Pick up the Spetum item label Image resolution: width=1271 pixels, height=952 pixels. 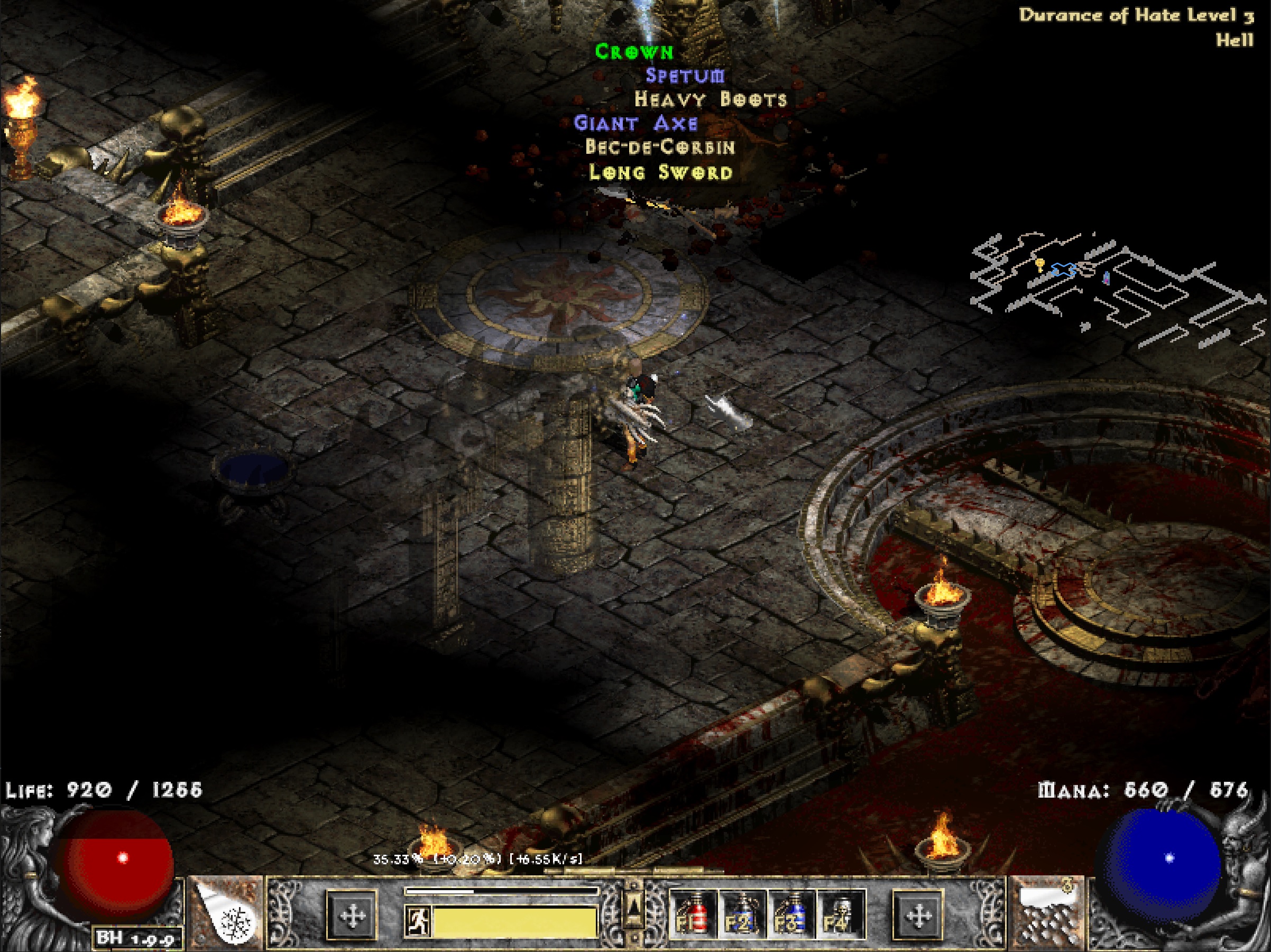[685, 76]
